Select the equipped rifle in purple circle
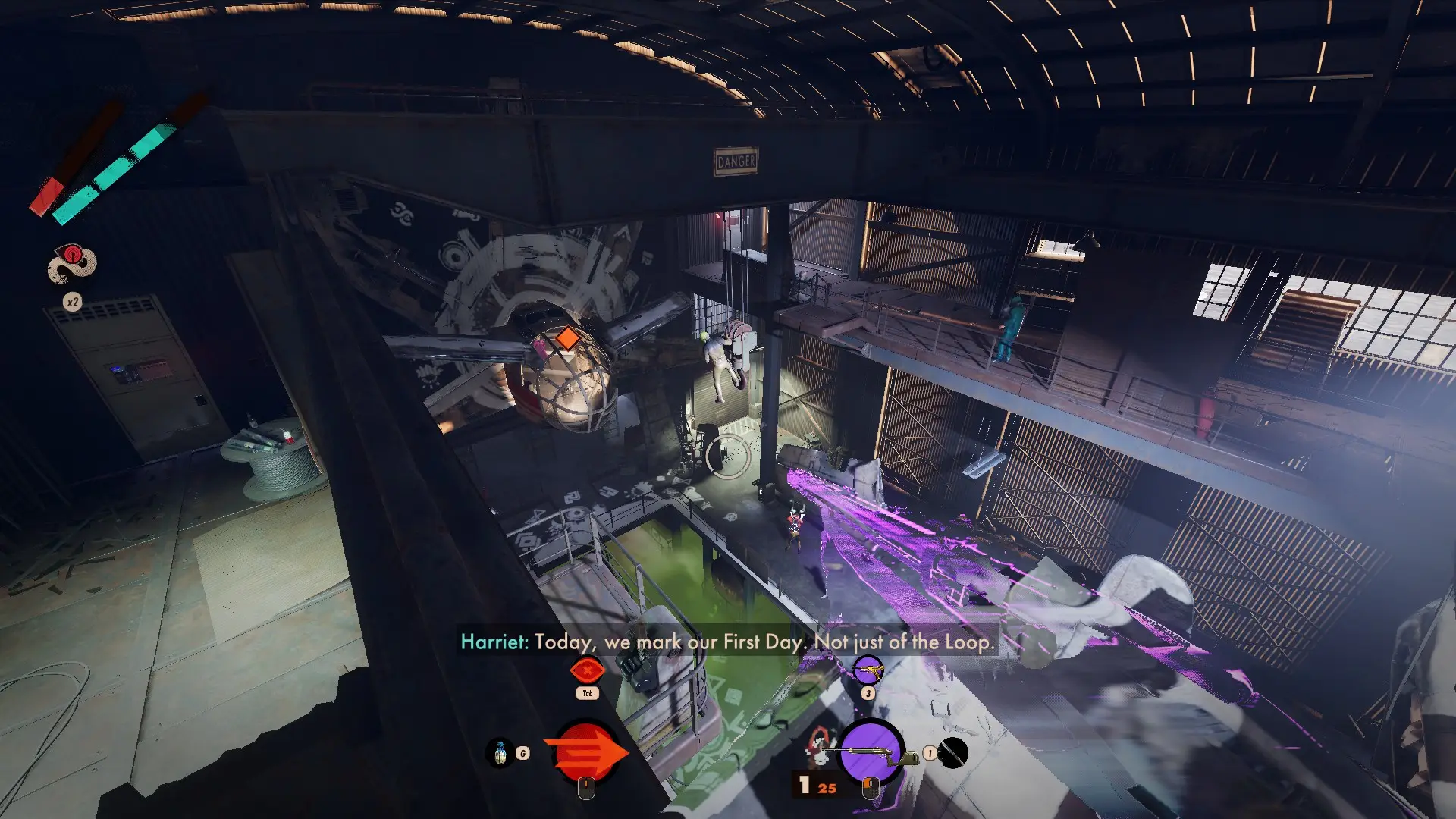The image size is (1456, 819). [871, 752]
